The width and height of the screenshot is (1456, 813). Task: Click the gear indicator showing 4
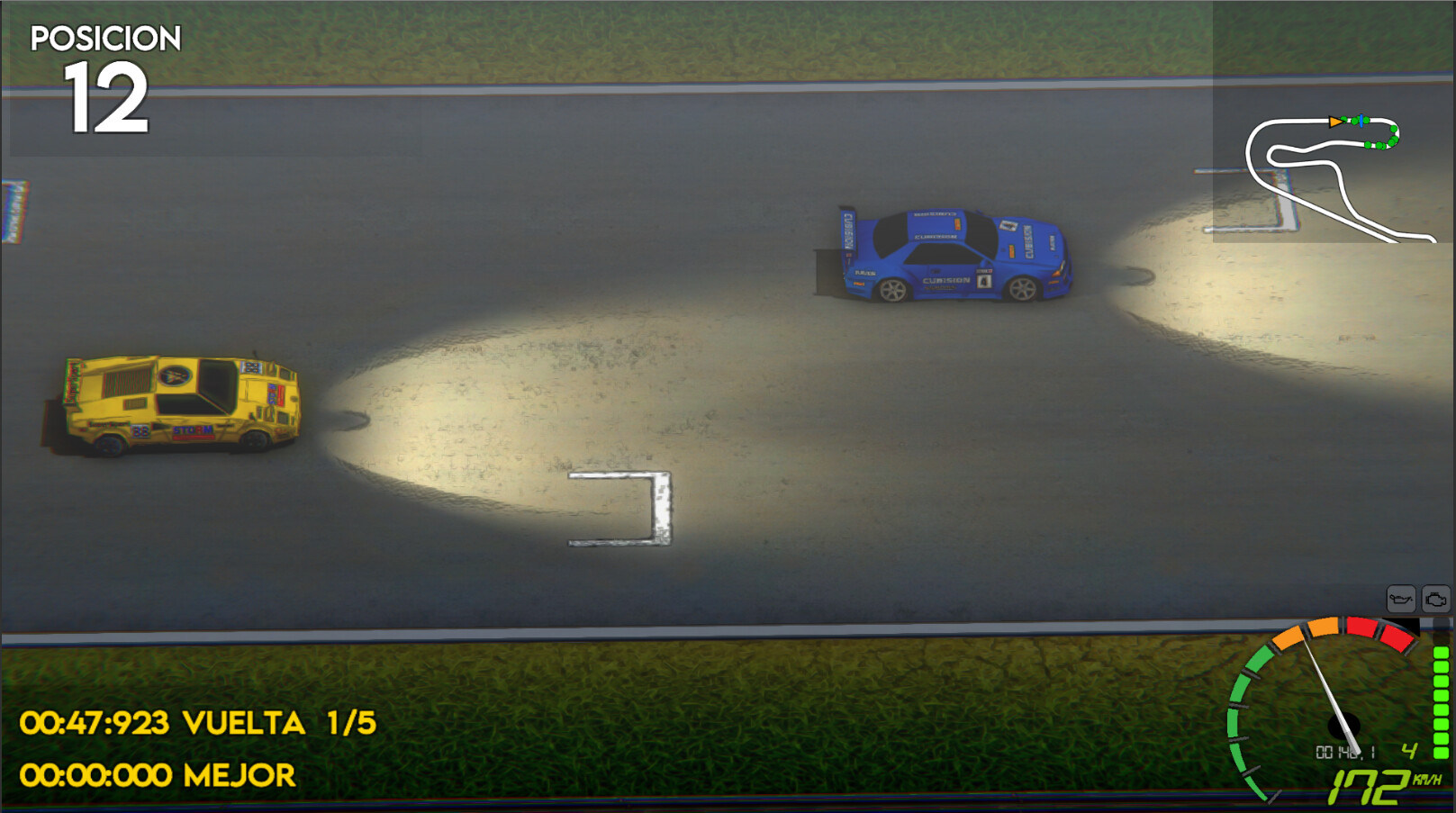click(x=1408, y=750)
